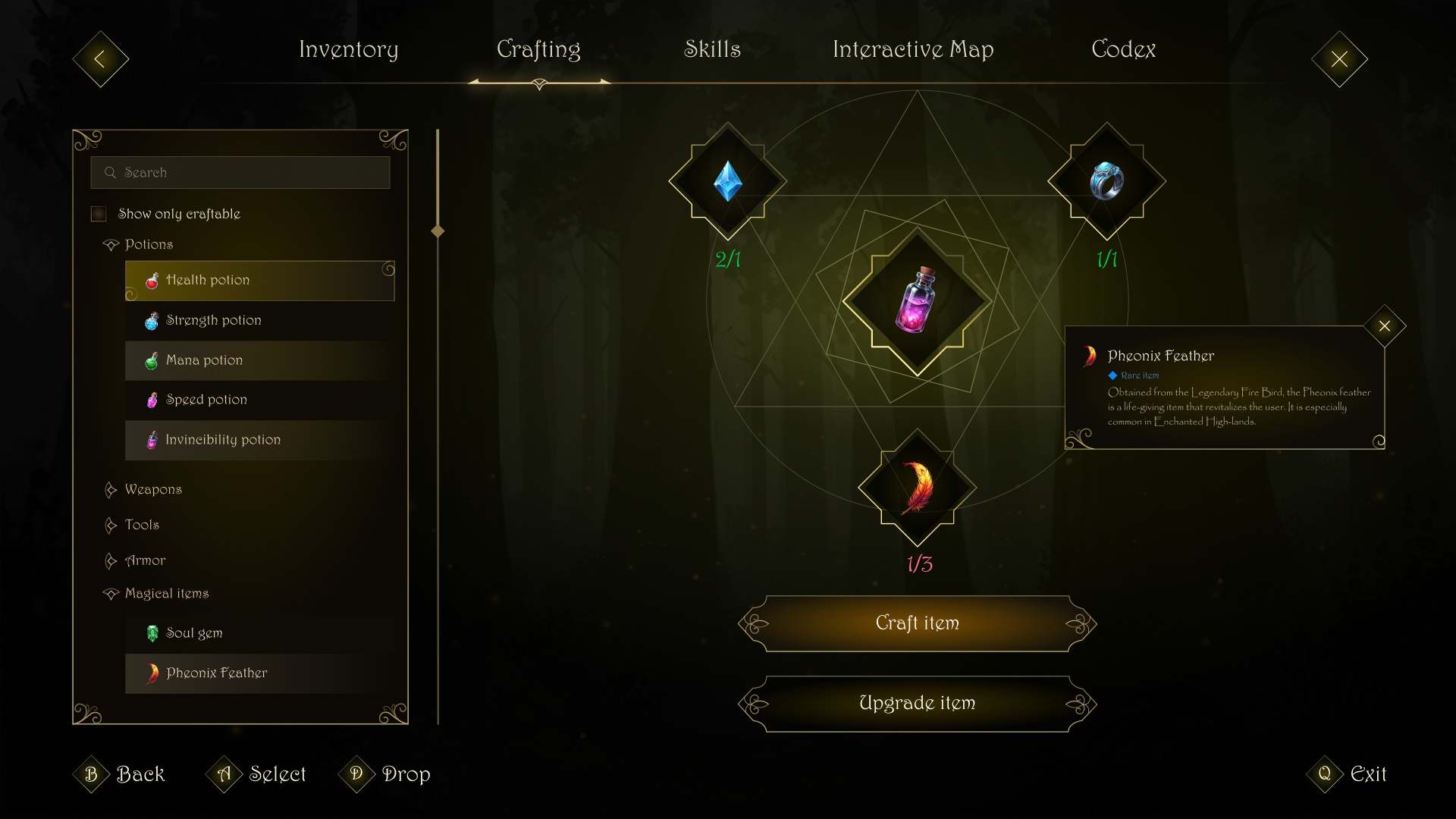This screenshot has width=1456, height=819.
Task: Select the Mana potion icon
Action: 152,360
